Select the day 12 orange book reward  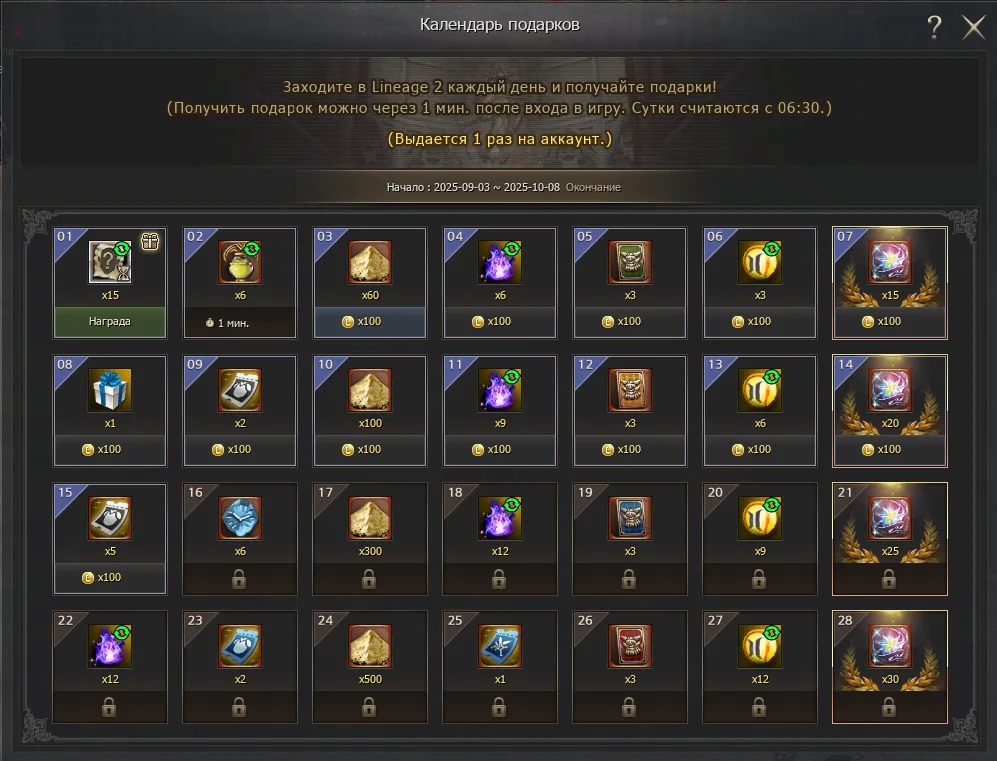[630, 390]
